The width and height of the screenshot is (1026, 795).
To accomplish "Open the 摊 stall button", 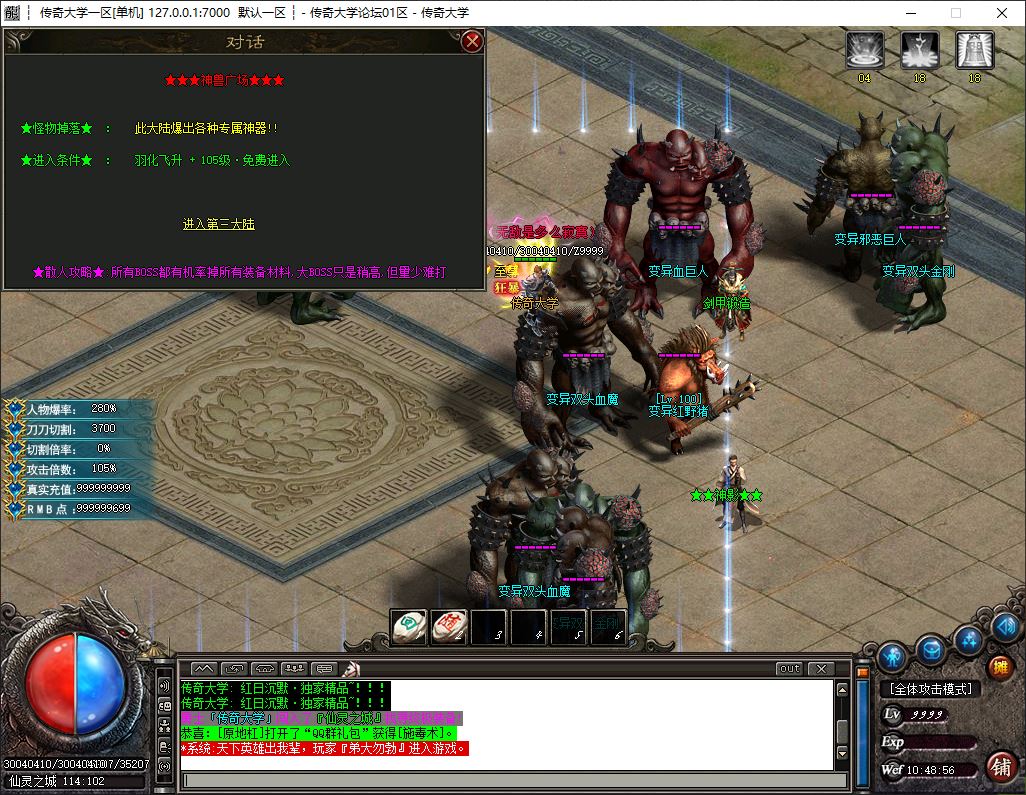I will pyautogui.click(x=999, y=667).
